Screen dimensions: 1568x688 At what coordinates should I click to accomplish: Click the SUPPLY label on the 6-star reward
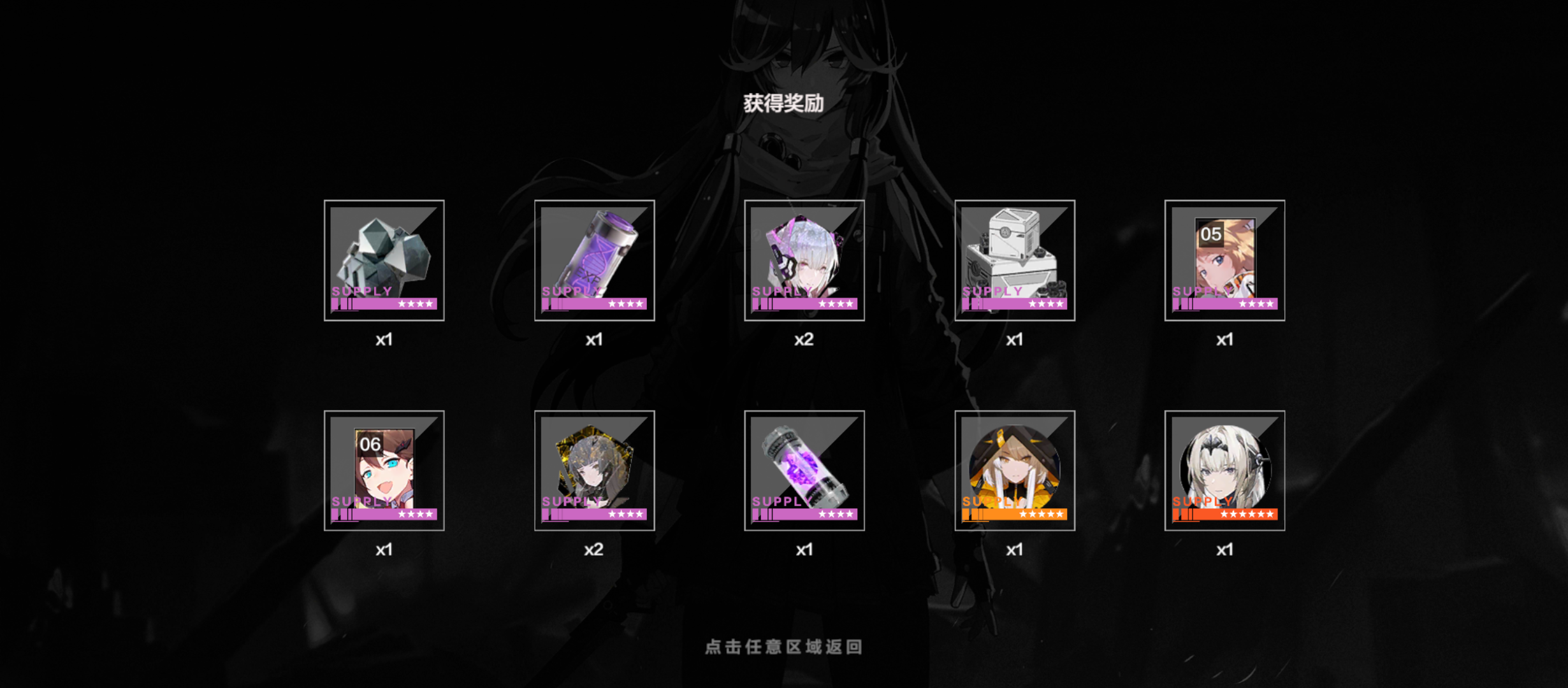point(1201,503)
